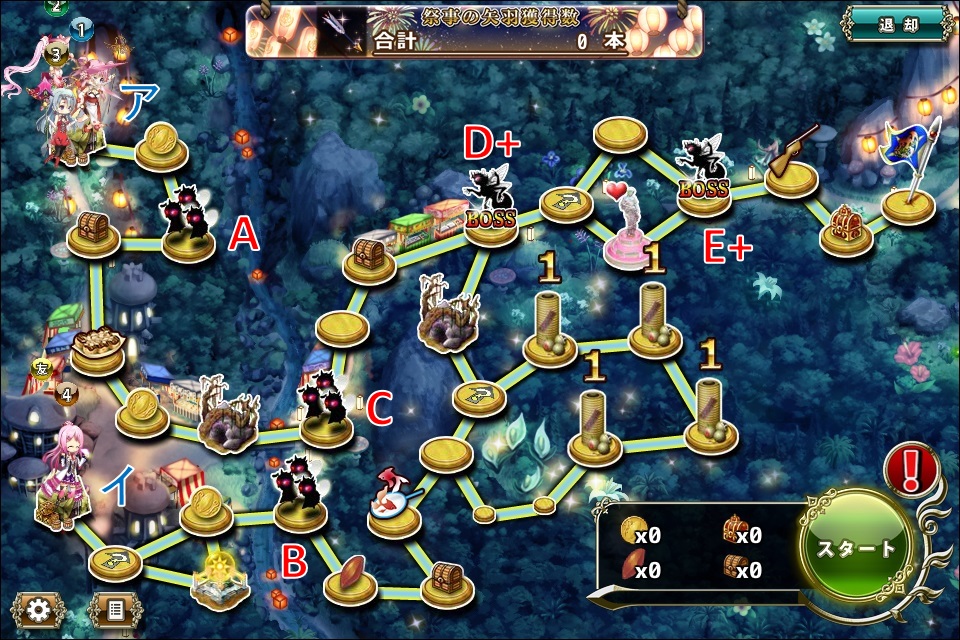Screen dimensions: 960x640
Task: Choose 退却 to retreat from the map
Action: (x=894, y=24)
